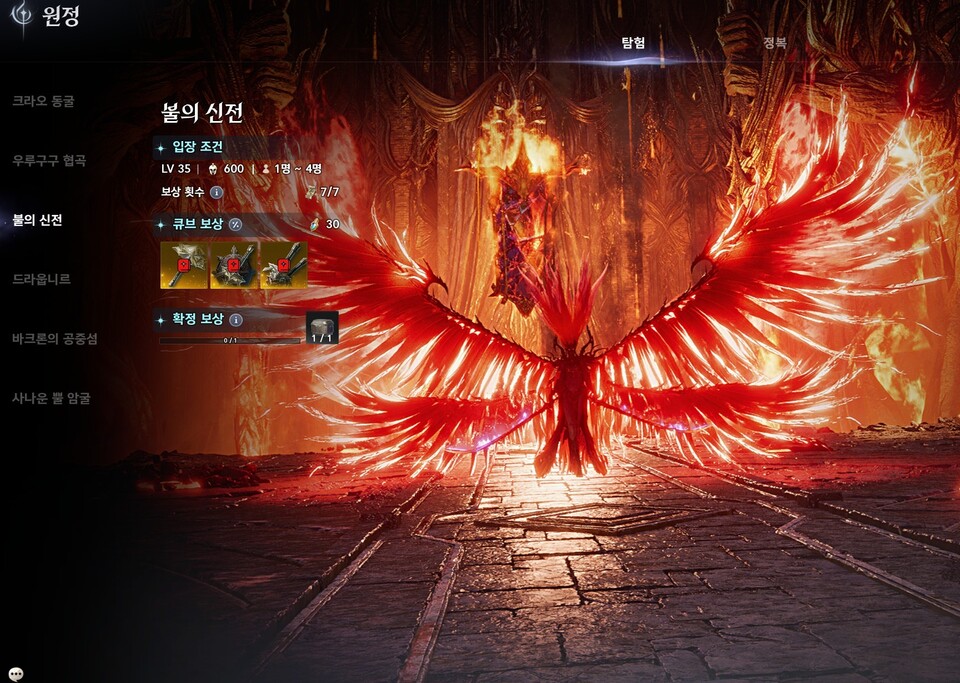Image resolution: width=960 pixels, height=683 pixels.
Task: Open the 큐브 보상 drop-rate percent icon
Action: (x=236, y=224)
